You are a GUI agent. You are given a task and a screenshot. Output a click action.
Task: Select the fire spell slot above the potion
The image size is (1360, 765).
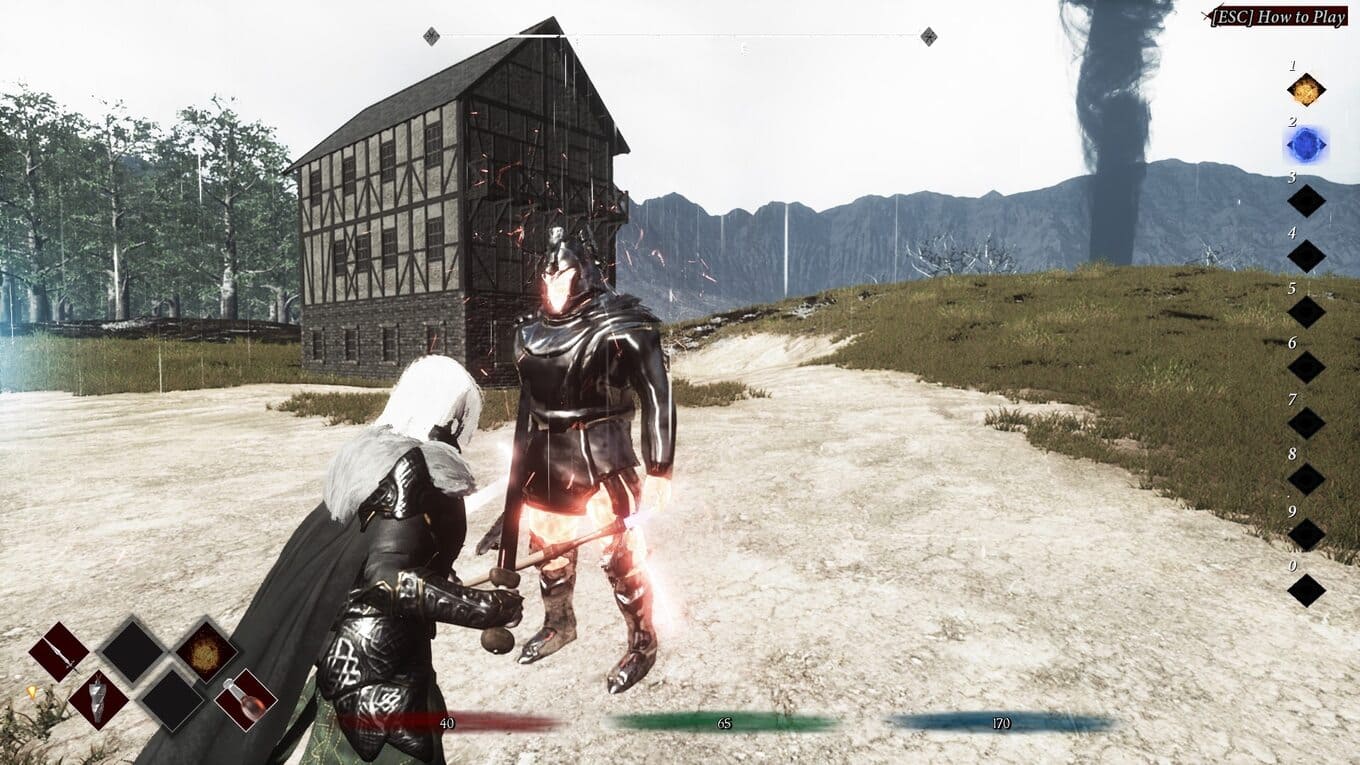[x=207, y=652]
